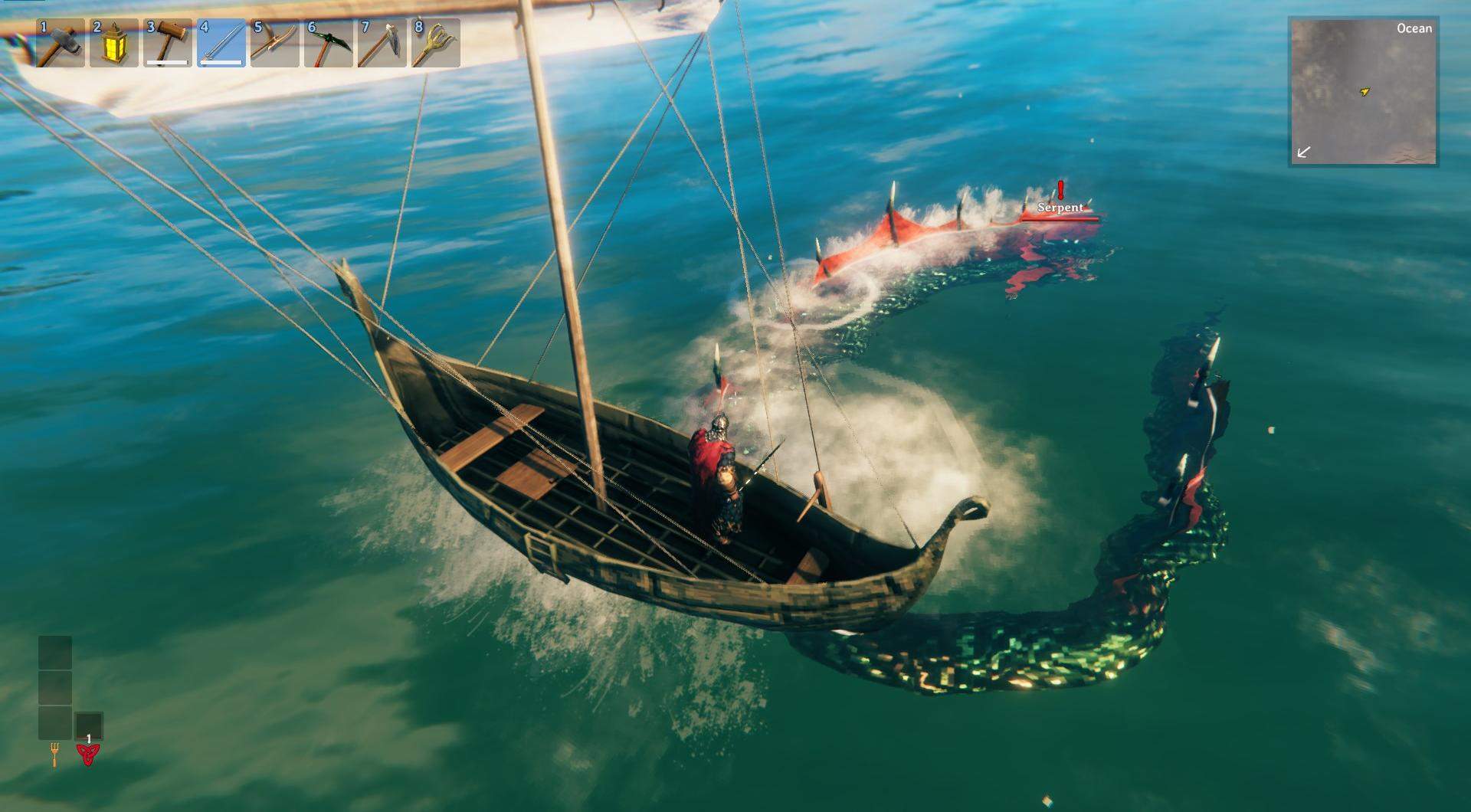This screenshot has width=1471, height=812.
Task: Select the hammer in hotbar slot 1
Action: [62, 44]
